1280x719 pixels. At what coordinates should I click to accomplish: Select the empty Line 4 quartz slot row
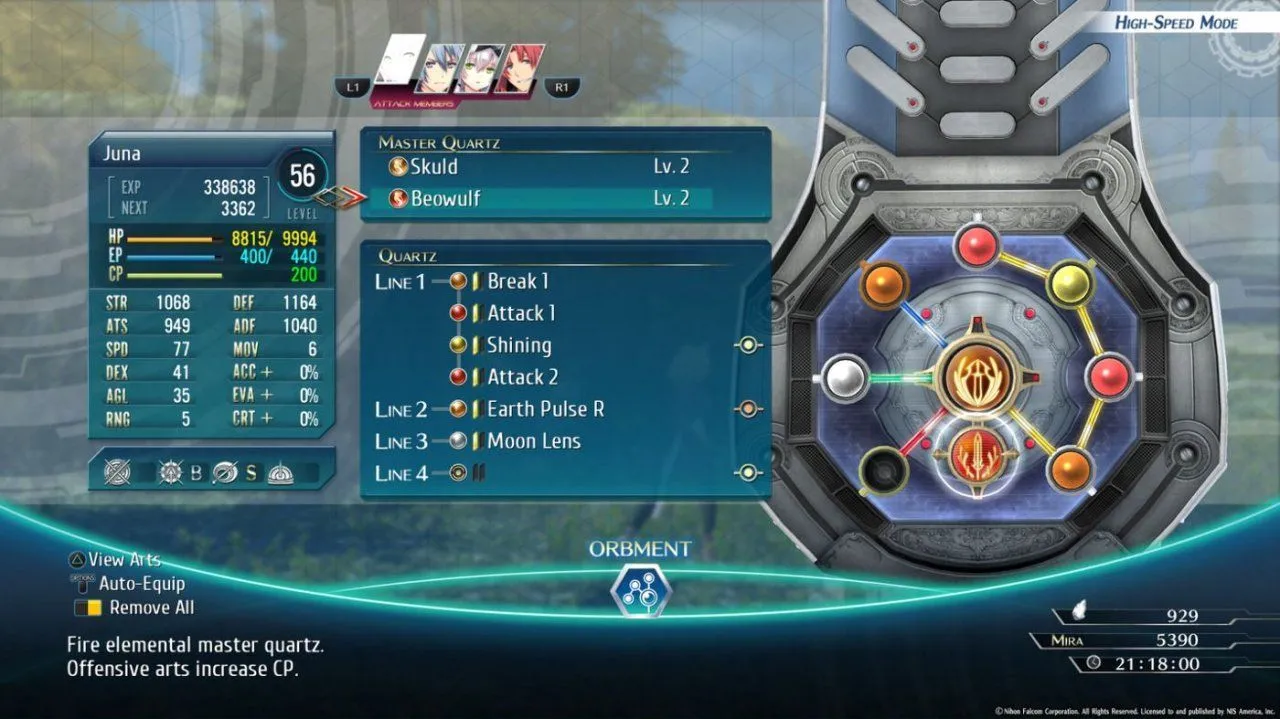pos(560,473)
